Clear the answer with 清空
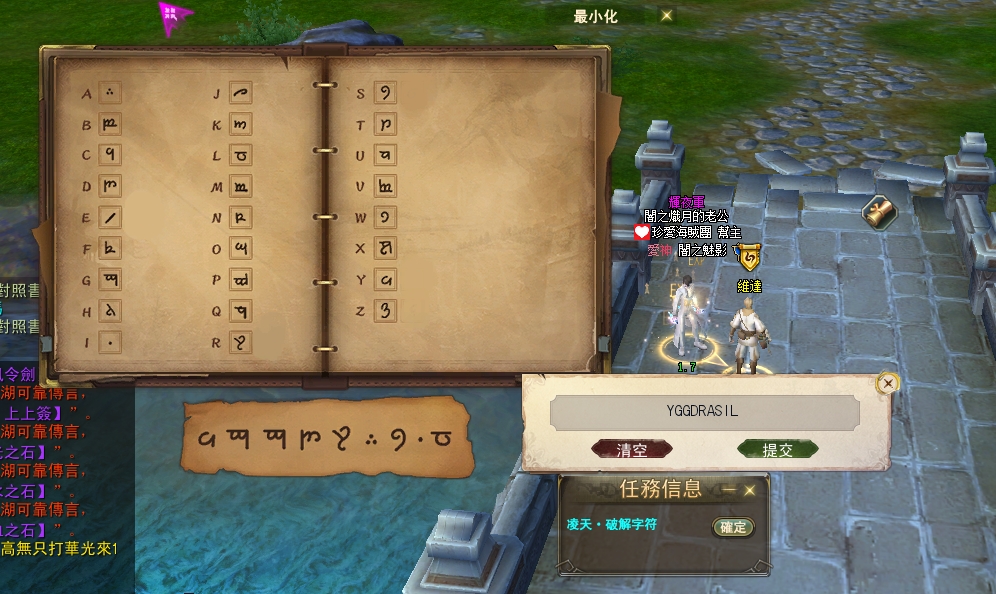The height and width of the screenshot is (594, 996). [x=631, y=450]
